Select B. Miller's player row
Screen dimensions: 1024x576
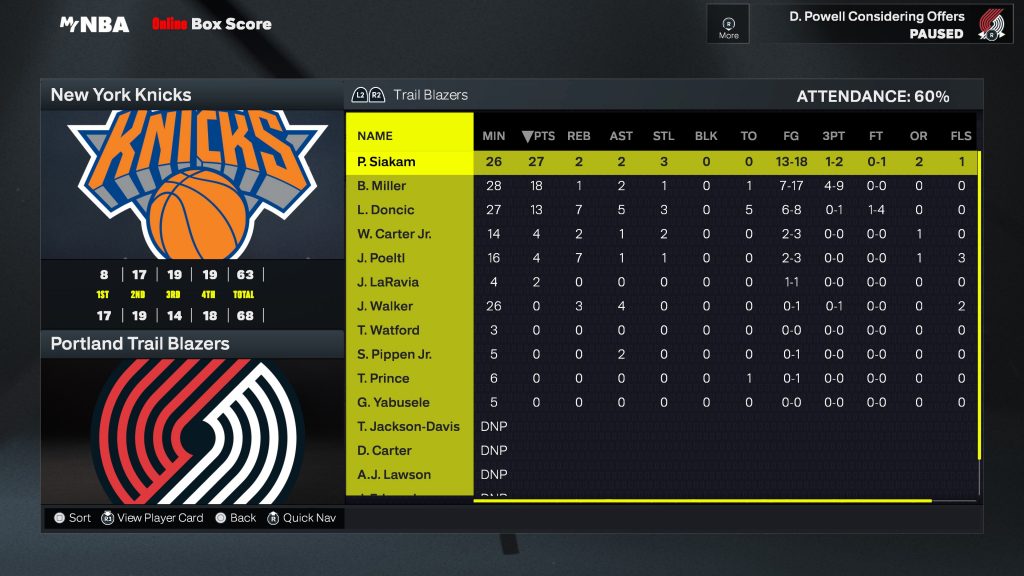382,186
